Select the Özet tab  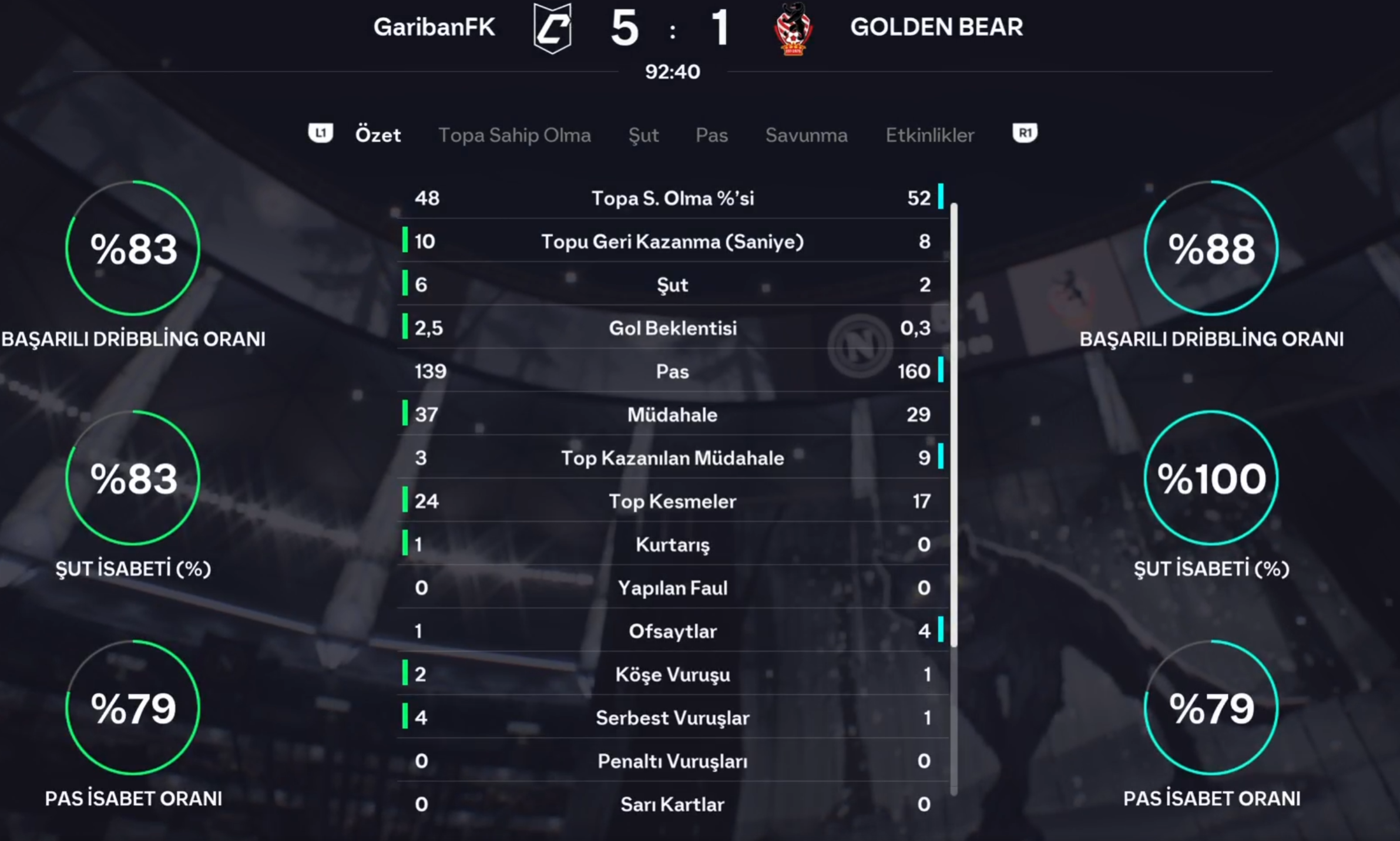tap(378, 135)
